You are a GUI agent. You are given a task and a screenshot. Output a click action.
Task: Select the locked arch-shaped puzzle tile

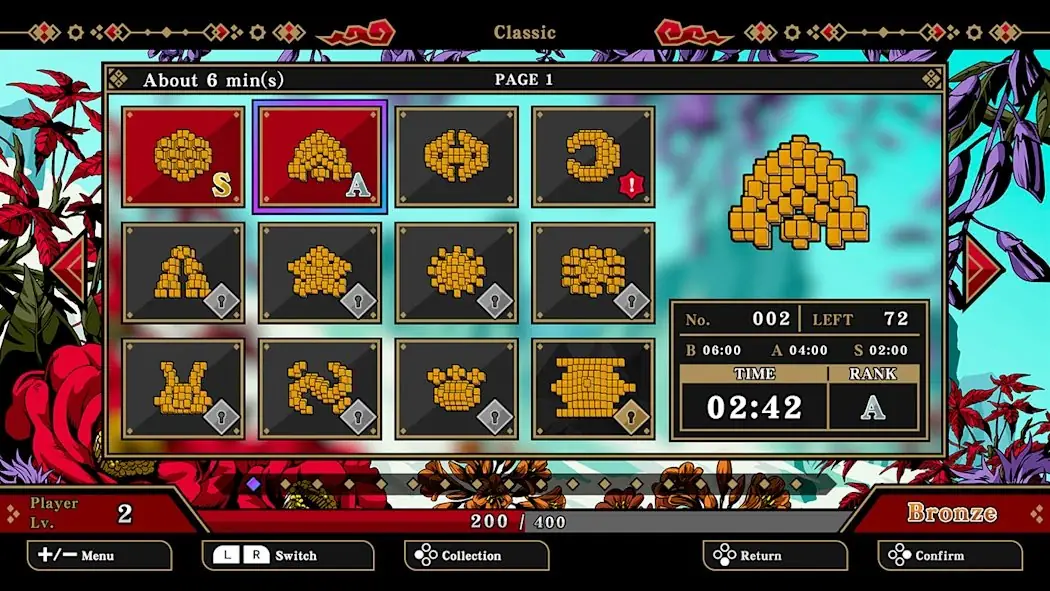pyautogui.click(x=184, y=273)
